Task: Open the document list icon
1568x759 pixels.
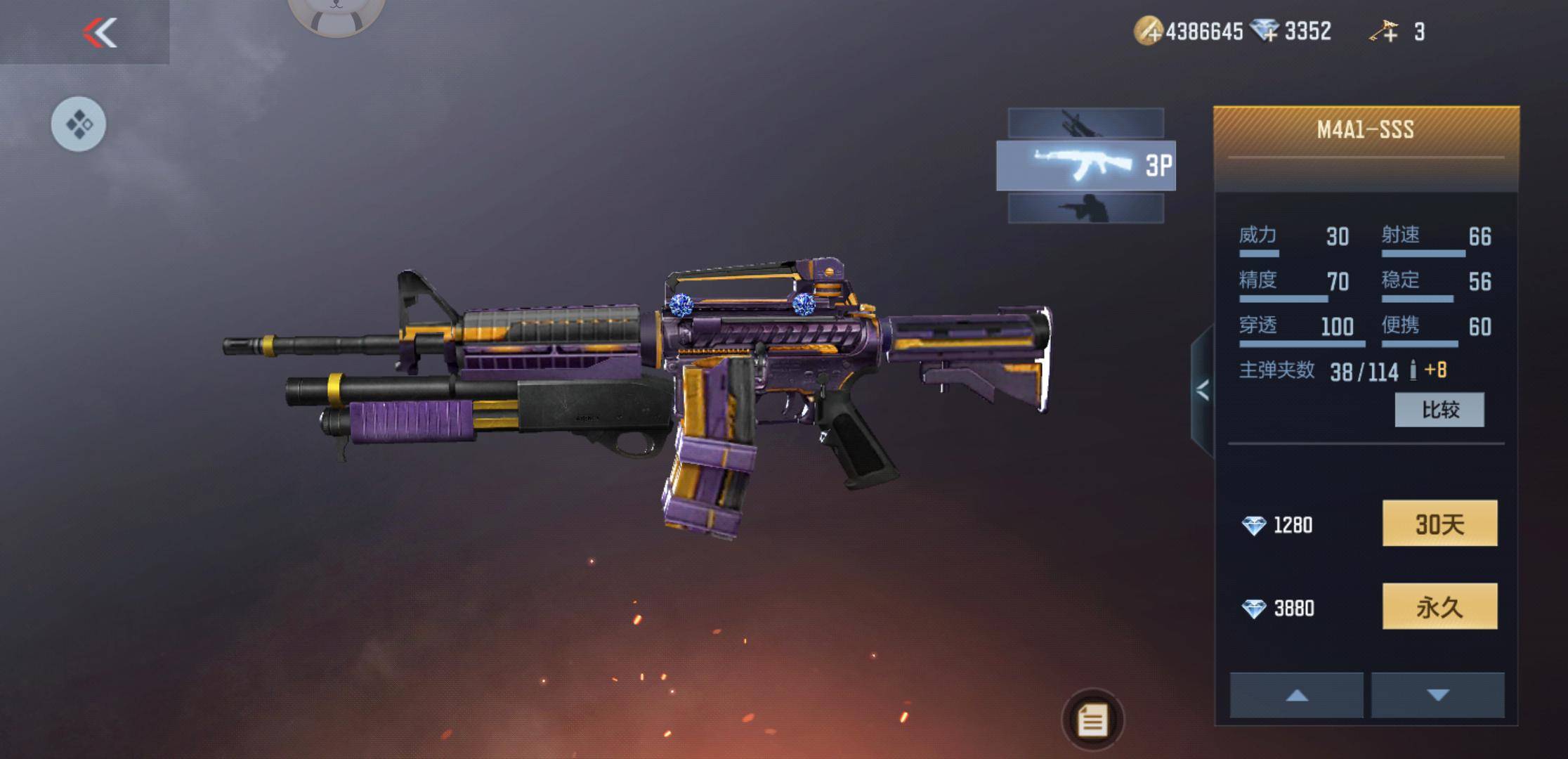Action: pos(1092,720)
